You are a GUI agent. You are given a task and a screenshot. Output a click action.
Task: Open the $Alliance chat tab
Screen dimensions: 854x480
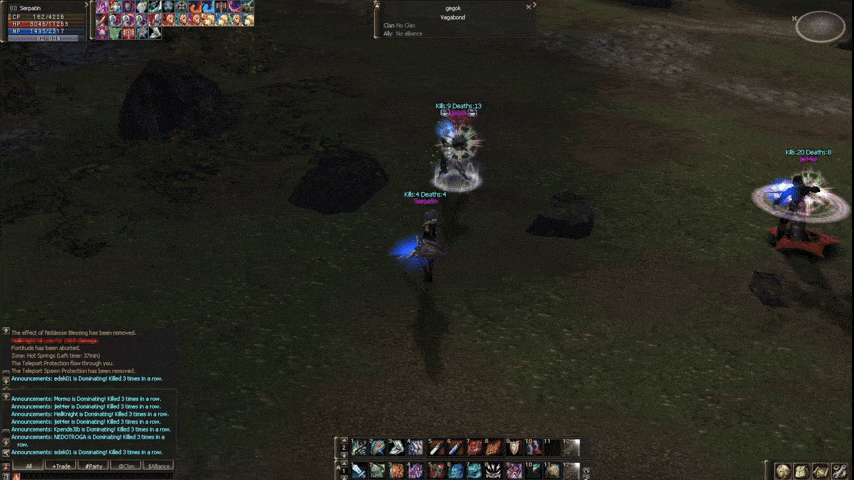click(159, 466)
